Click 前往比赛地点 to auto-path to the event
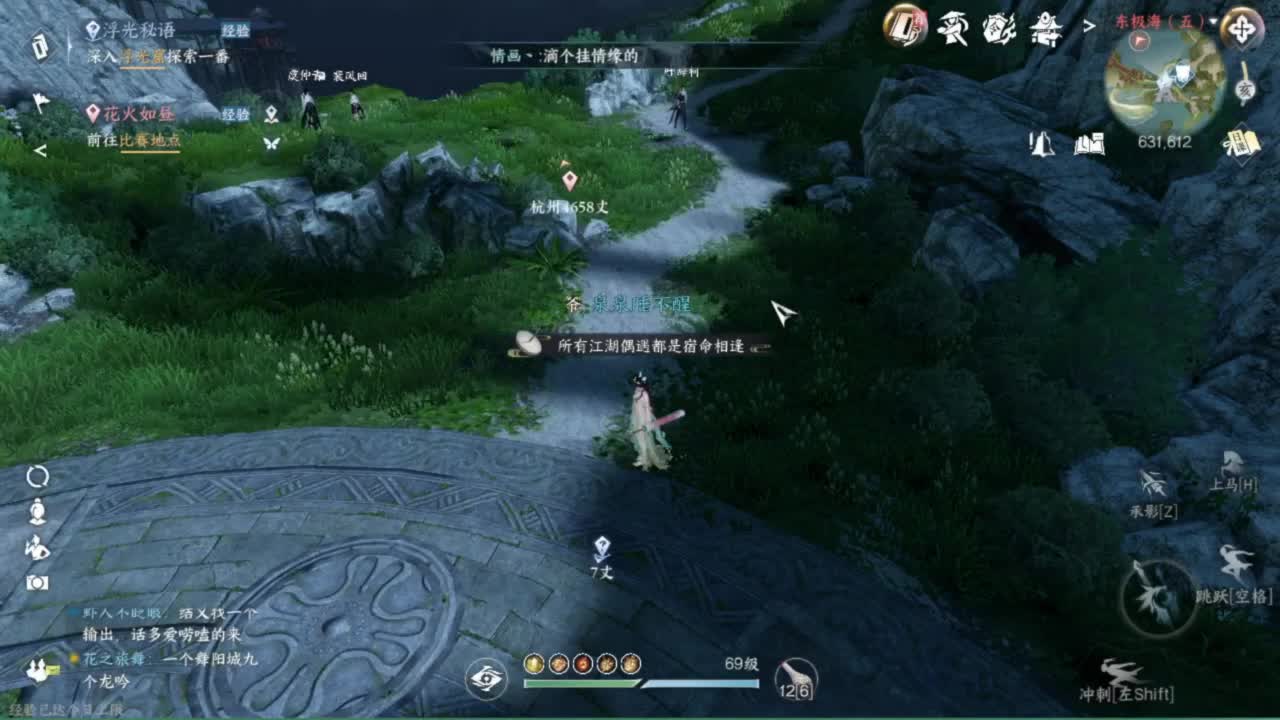 [x=135, y=140]
